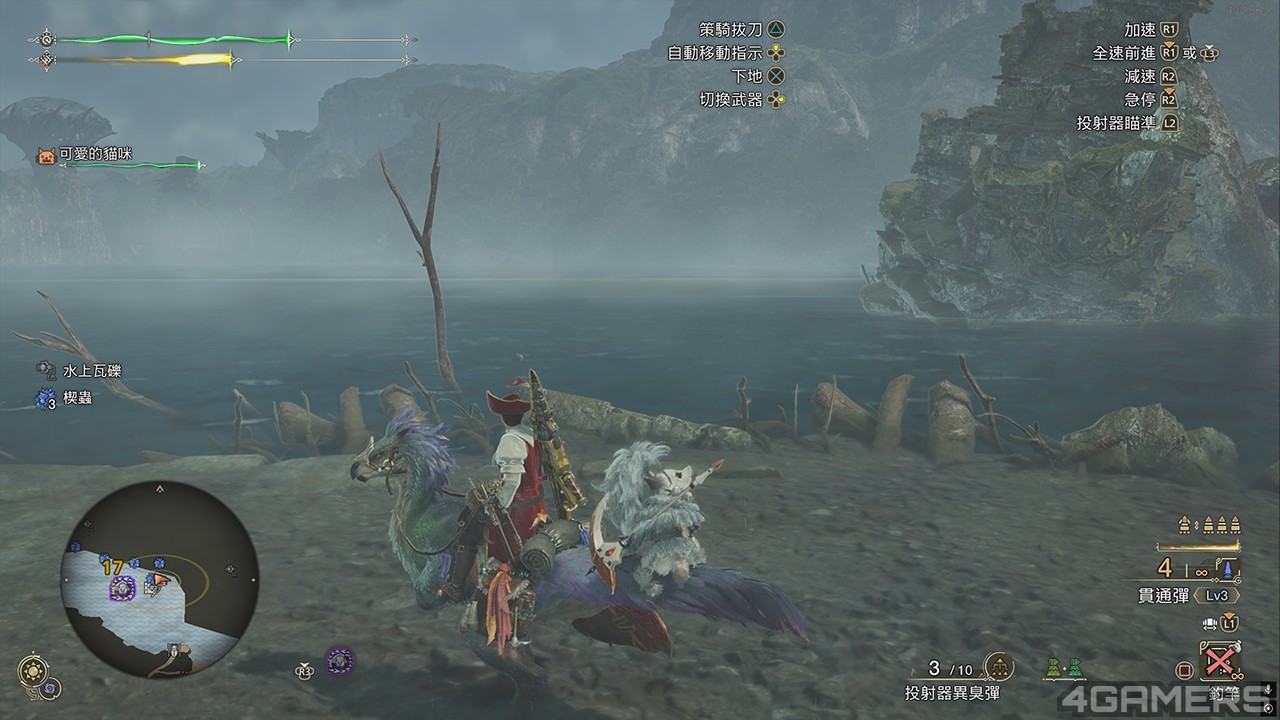Choose the 水上瓦礫 nearby object entry
The width and height of the screenshot is (1280, 720).
92,371
